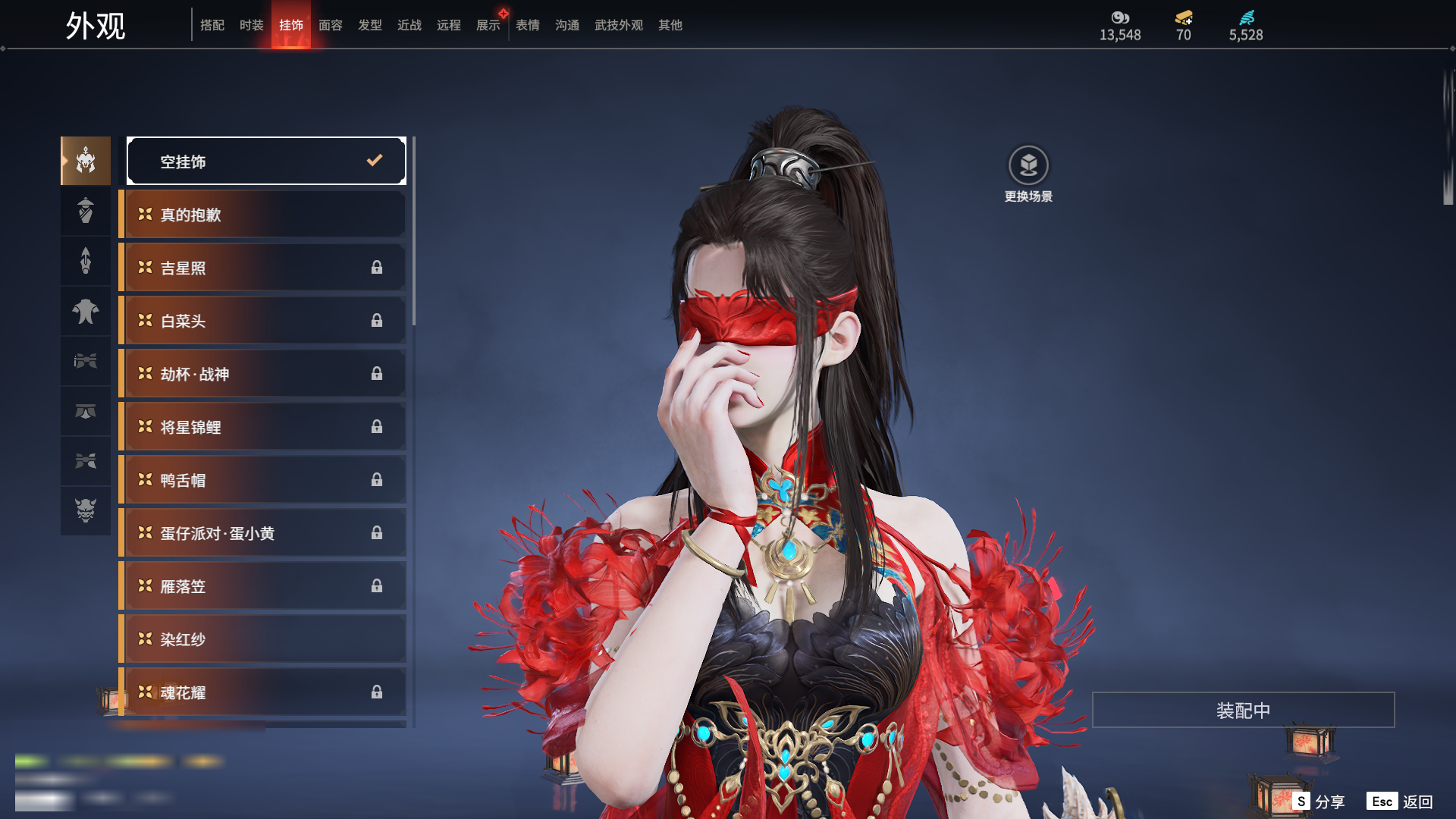Open the 搭配 tab
This screenshot has width=1456, height=819.
click(x=212, y=25)
